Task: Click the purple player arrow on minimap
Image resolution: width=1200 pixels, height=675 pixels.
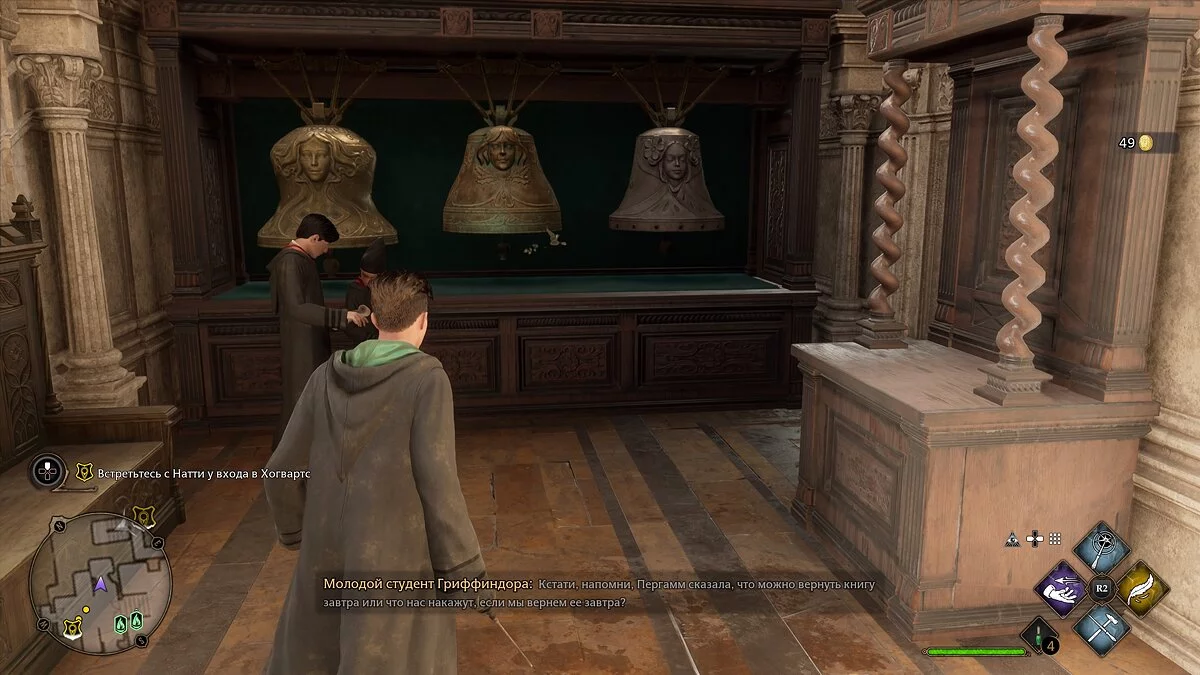Action: (100, 582)
